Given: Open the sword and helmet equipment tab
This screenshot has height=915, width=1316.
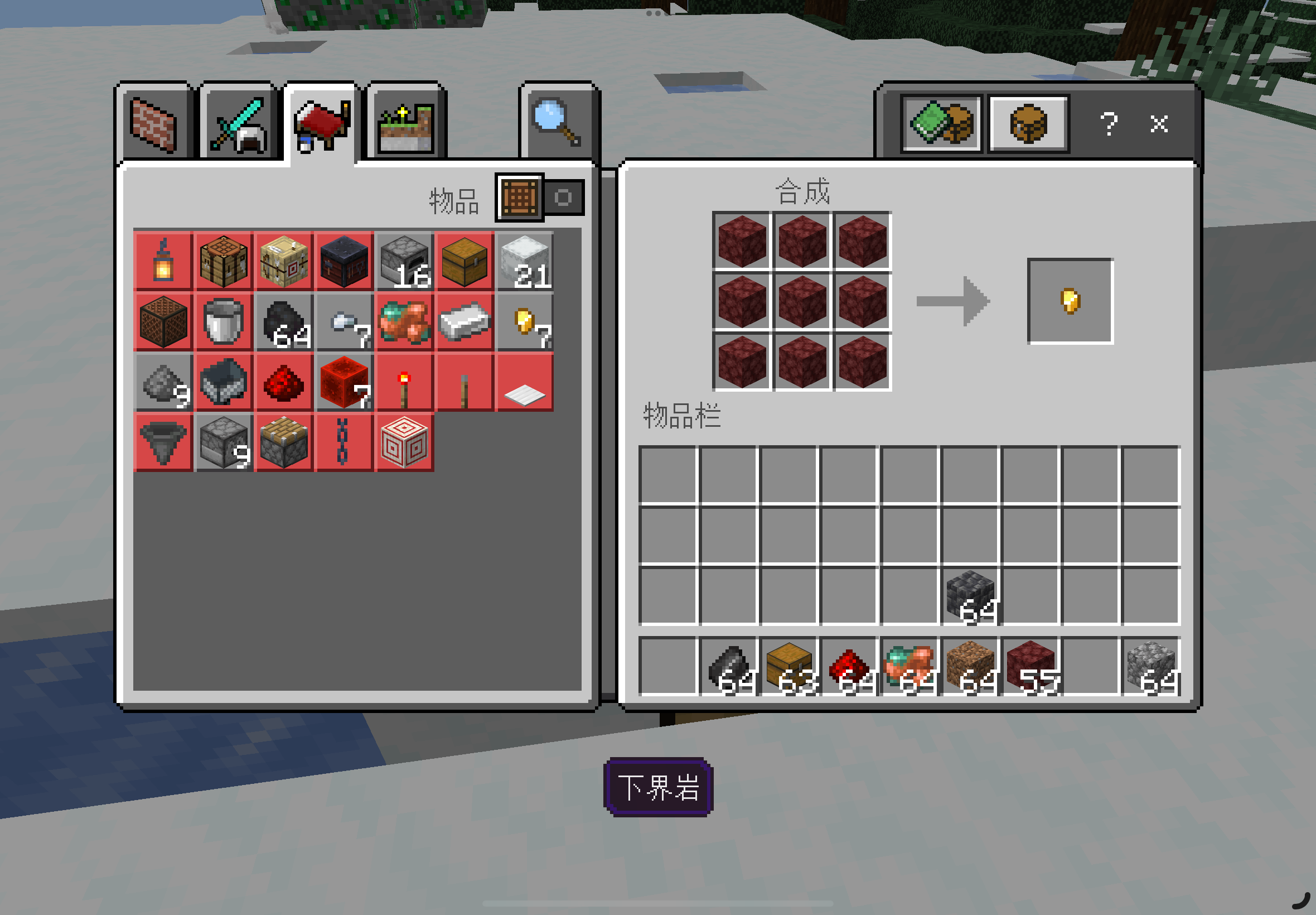Looking at the screenshot, I should coord(239,124).
